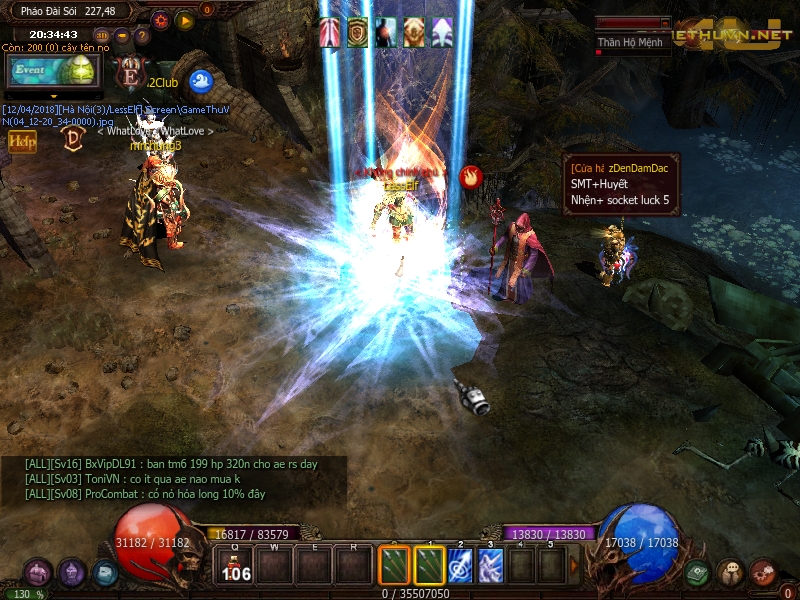Open the Event egg banner

pyautogui.click(x=53, y=71)
